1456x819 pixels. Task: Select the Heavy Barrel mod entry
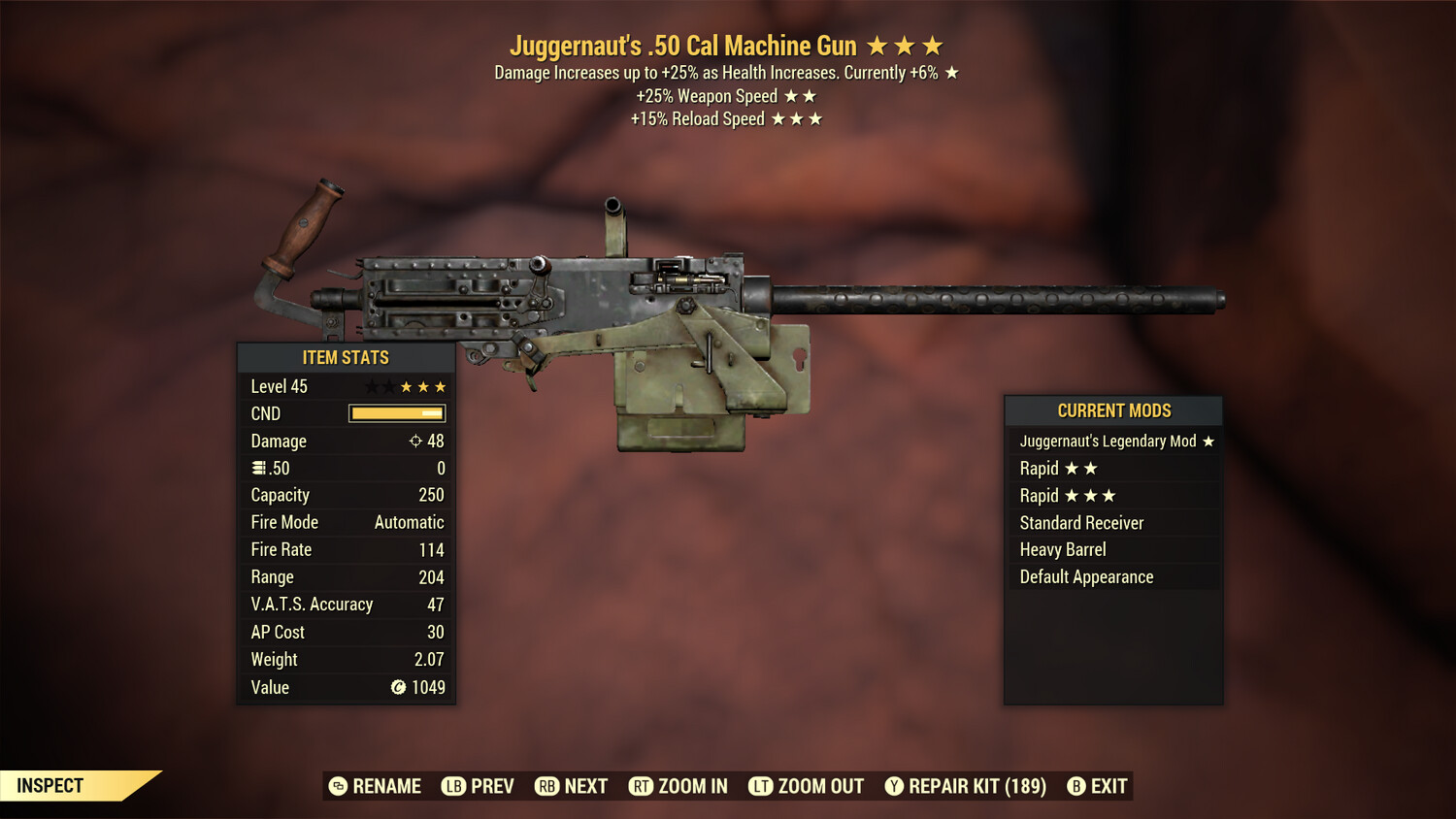[1062, 549]
